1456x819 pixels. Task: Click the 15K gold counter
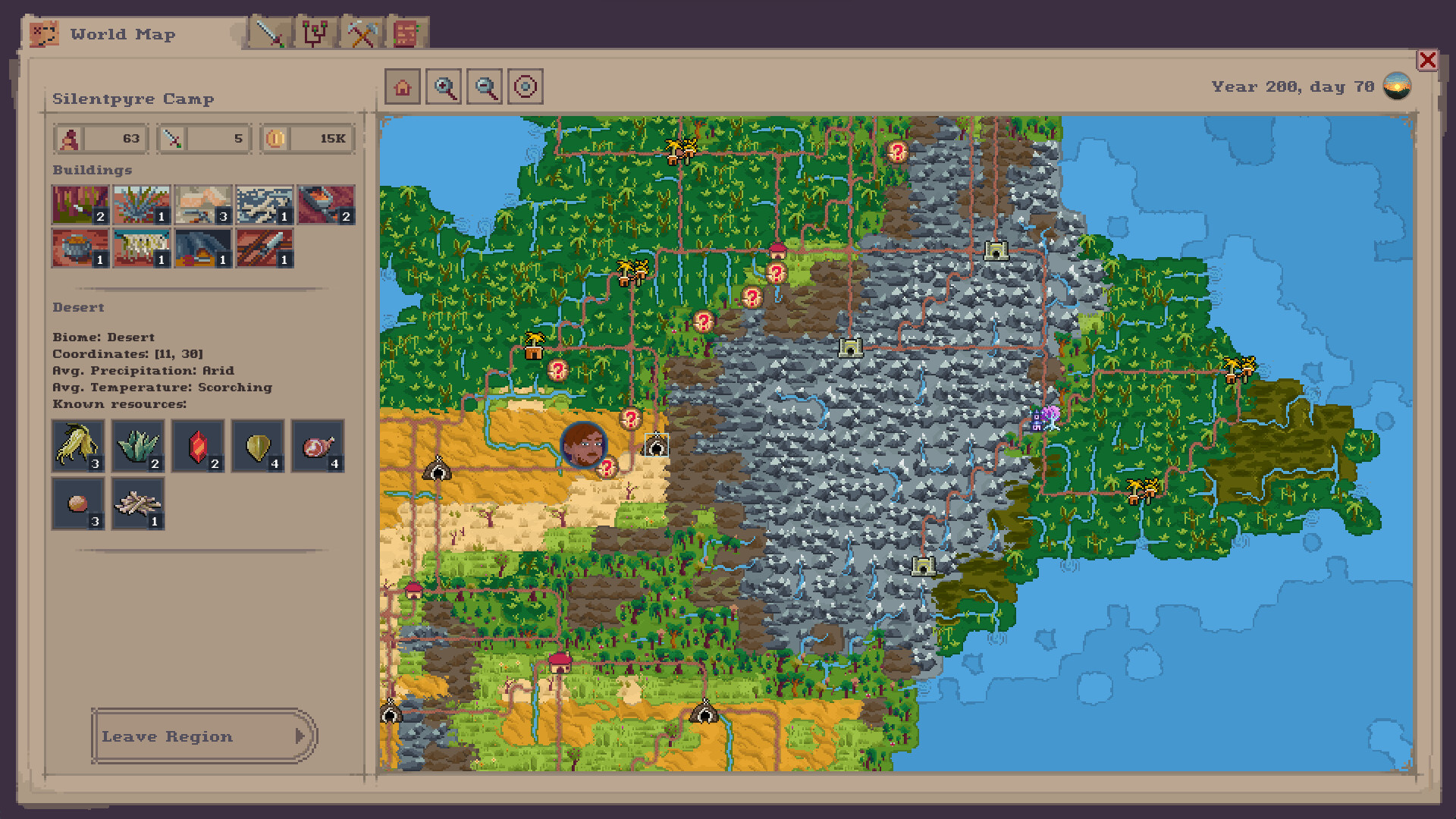(306, 138)
